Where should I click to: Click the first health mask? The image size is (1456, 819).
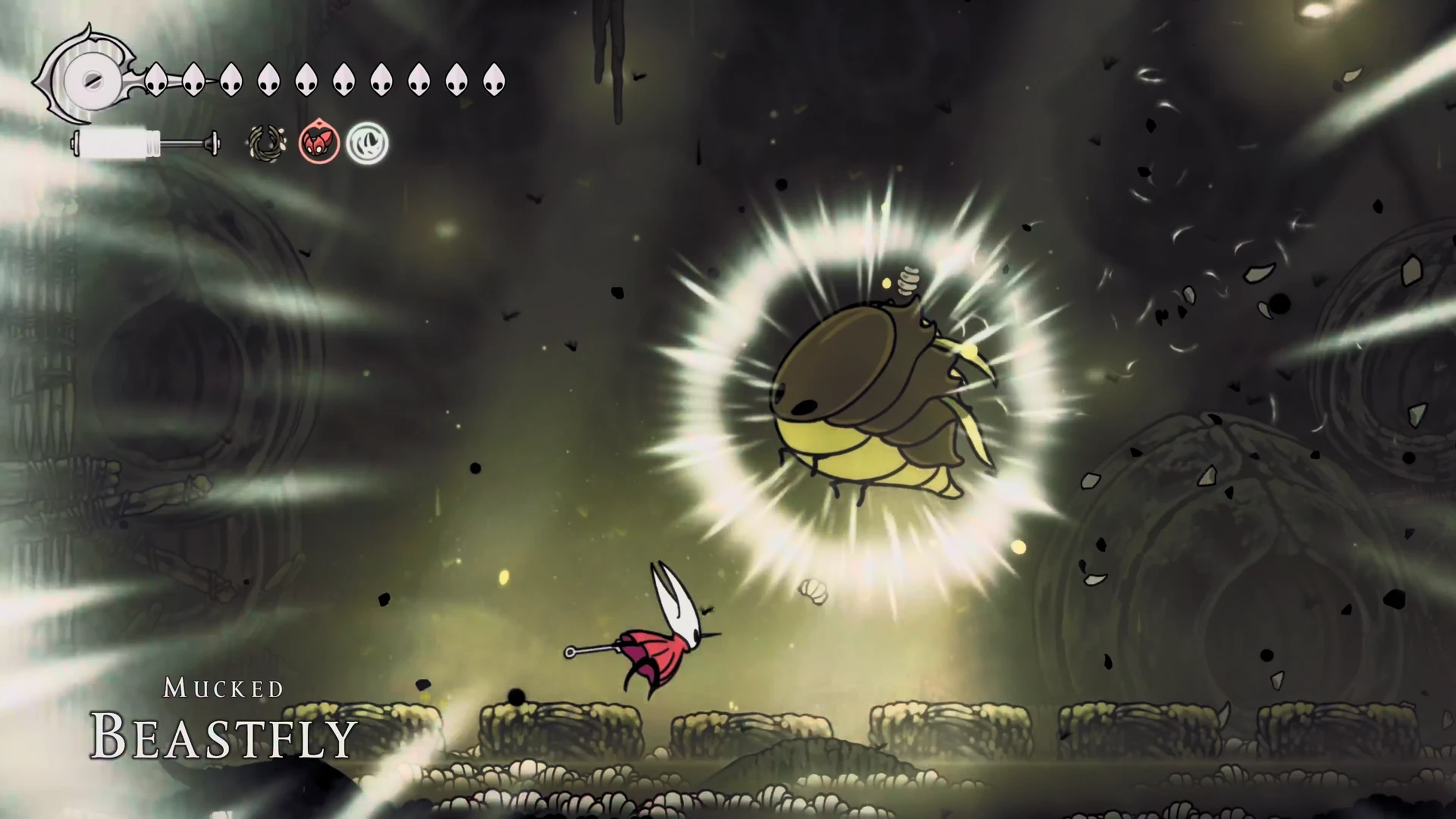tap(157, 80)
